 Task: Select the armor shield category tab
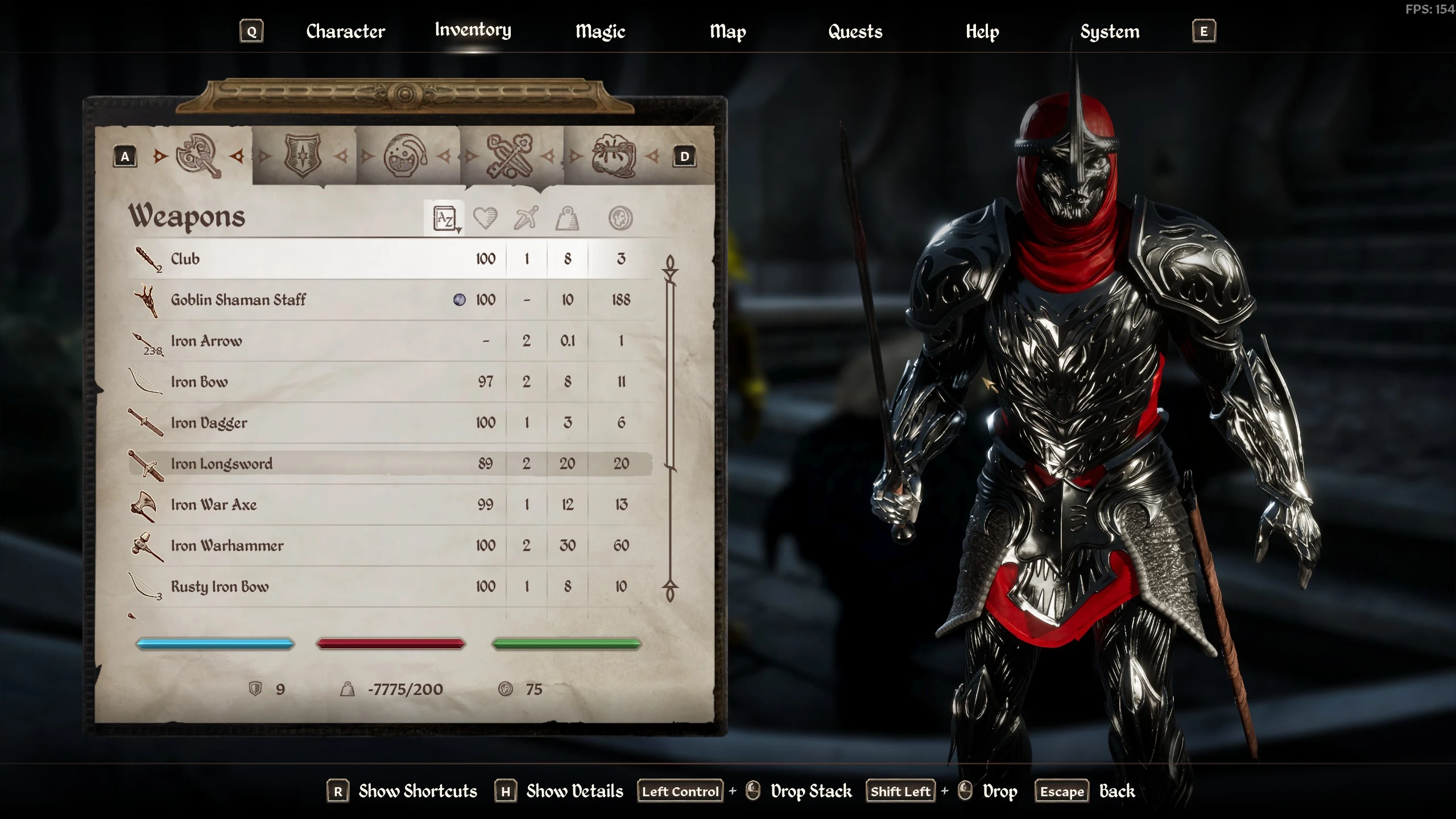[x=303, y=156]
